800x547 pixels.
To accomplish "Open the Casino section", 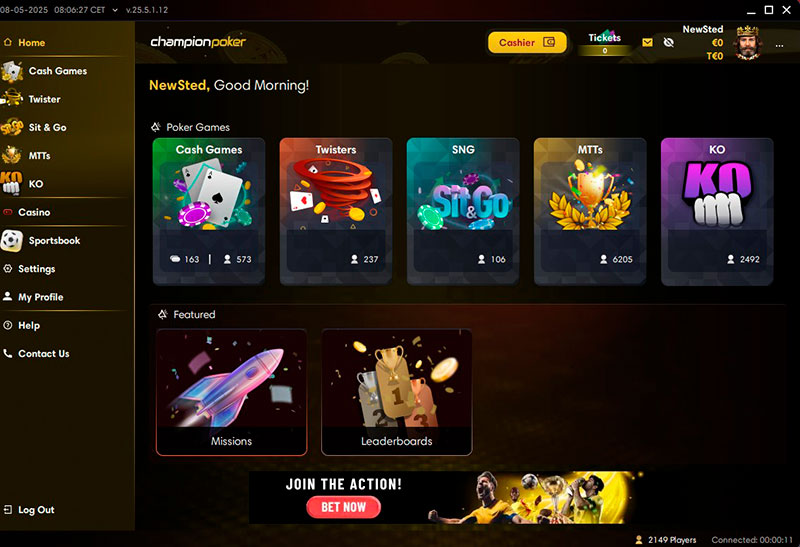I will pos(34,212).
